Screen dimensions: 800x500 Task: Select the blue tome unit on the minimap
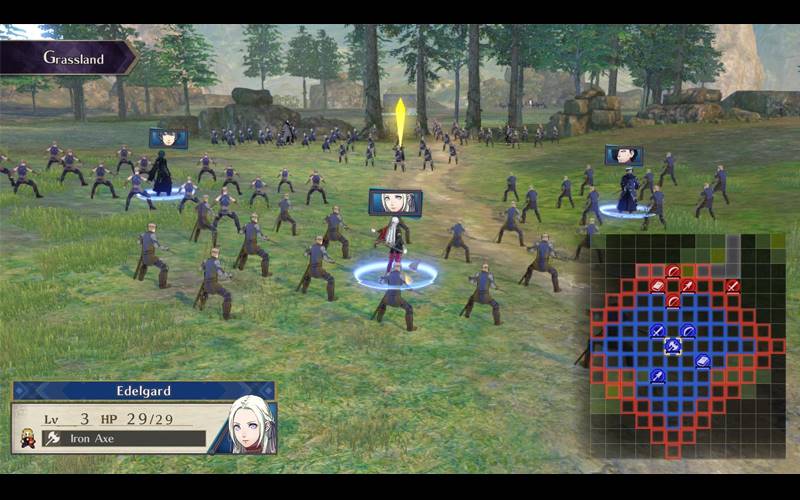point(703,361)
